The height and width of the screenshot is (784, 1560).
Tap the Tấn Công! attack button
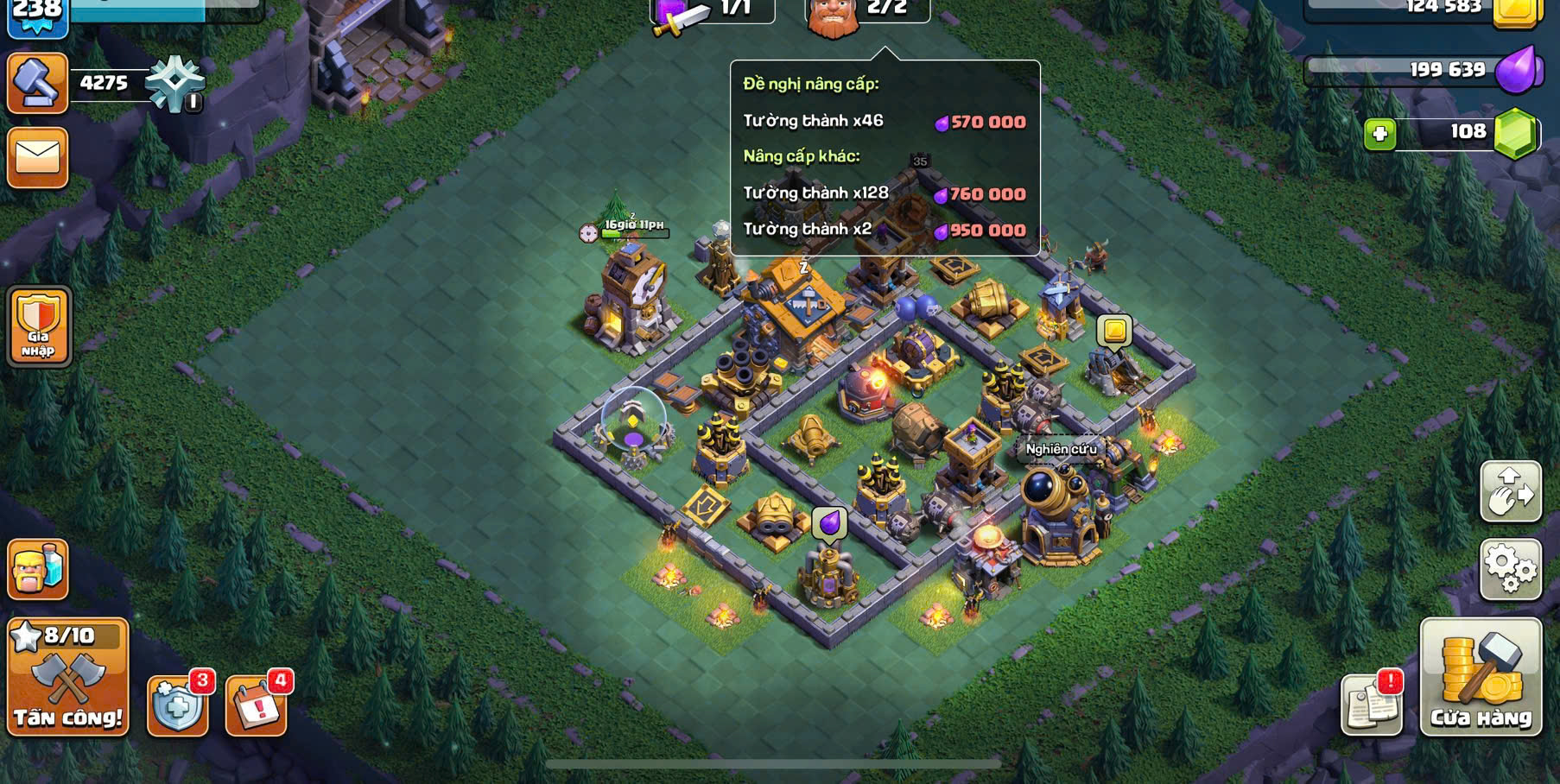pyautogui.click(x=68, y=677)
